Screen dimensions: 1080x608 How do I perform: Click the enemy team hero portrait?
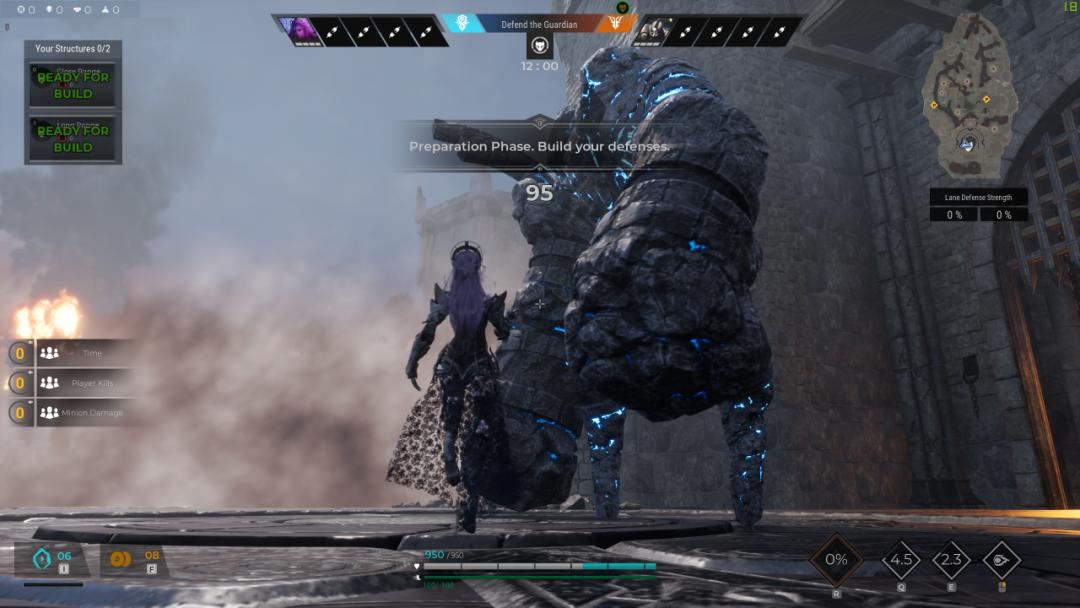(654, 32)
